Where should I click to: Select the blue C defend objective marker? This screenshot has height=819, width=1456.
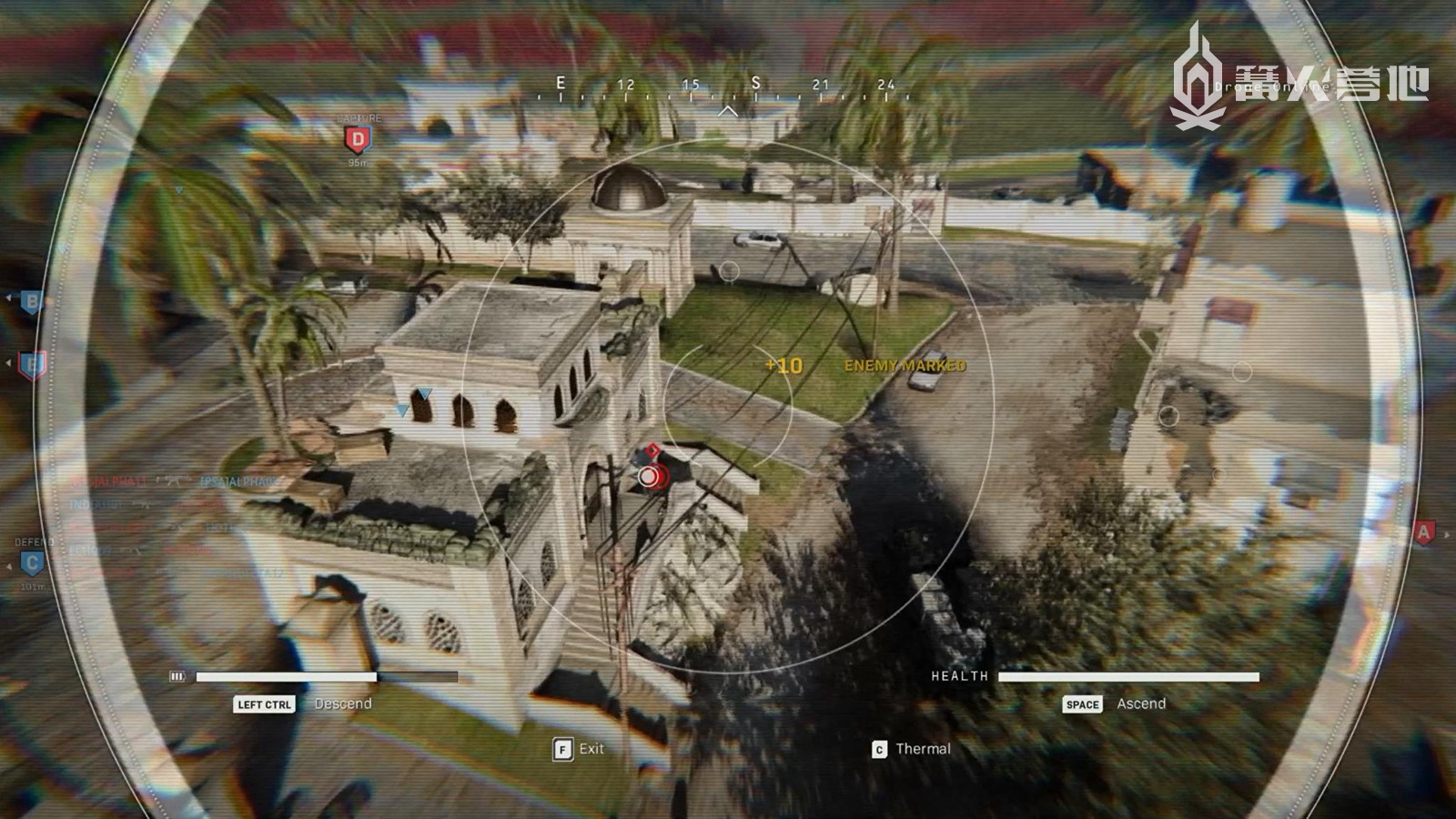coord(32,563)
